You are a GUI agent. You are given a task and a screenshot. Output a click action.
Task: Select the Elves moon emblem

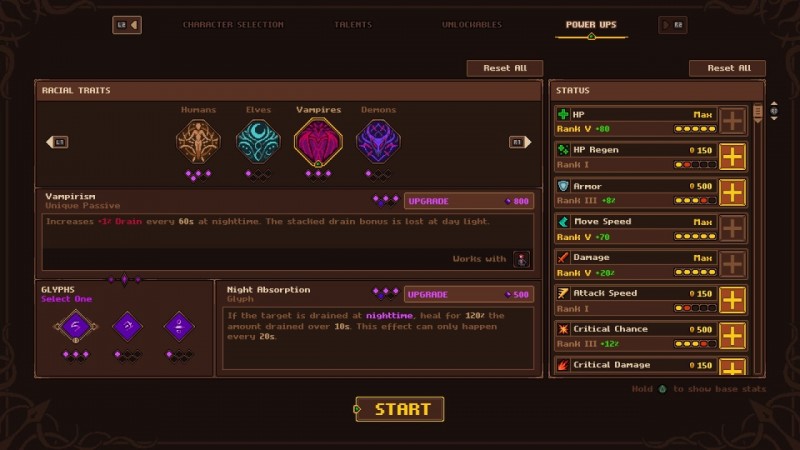tap(258, 142)
